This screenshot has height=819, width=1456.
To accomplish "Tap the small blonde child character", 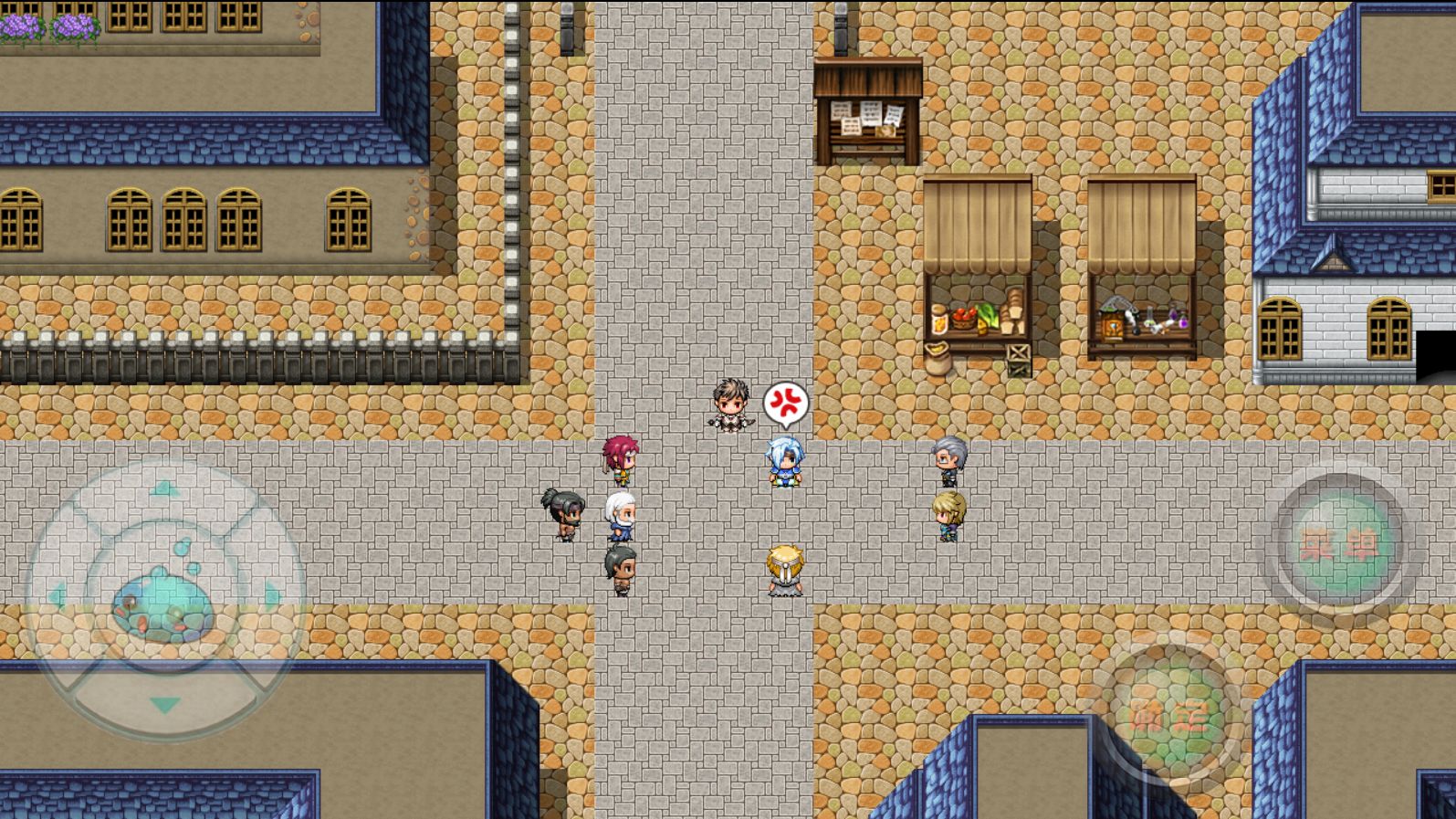I will (x=783, y=566).
